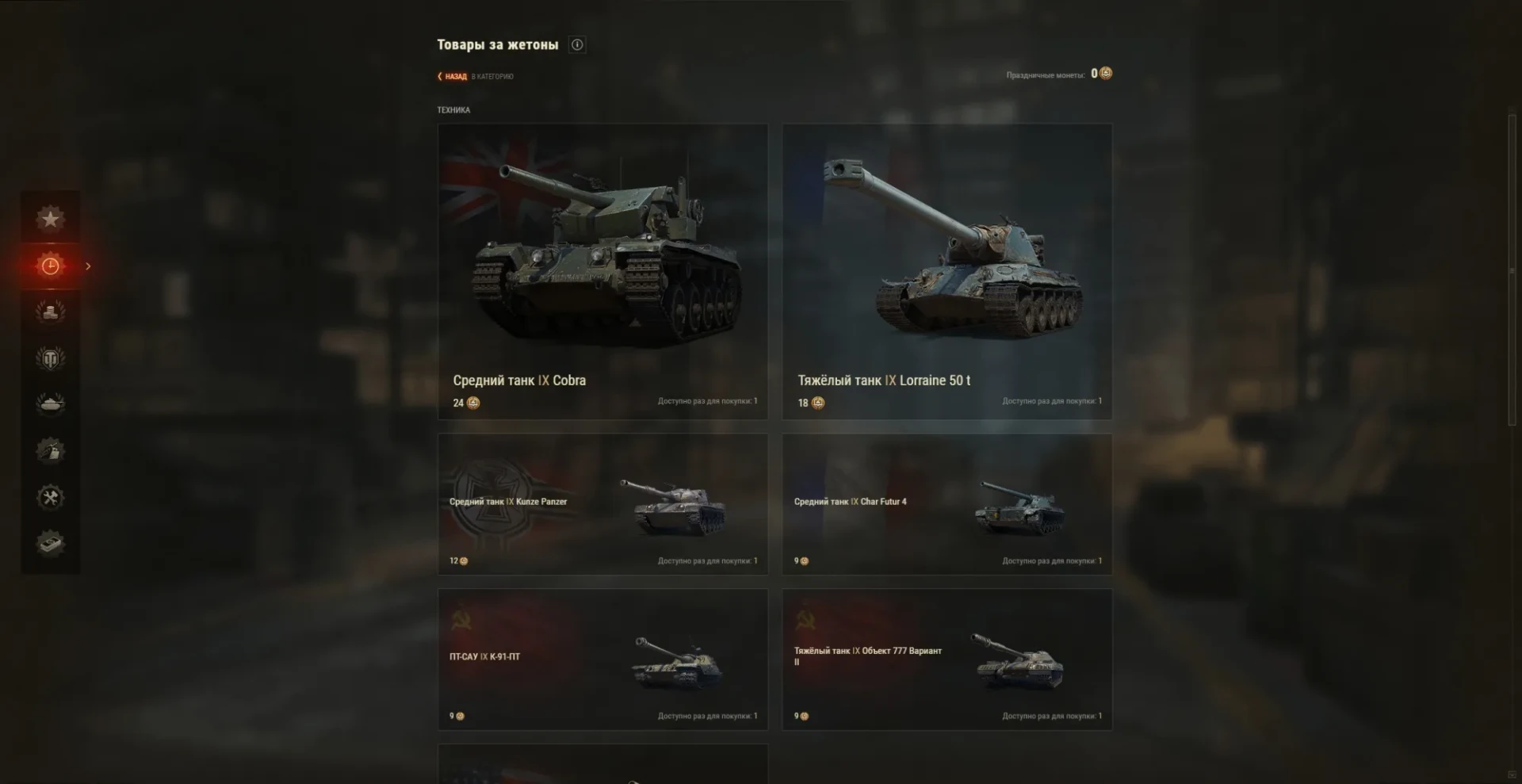Open the info icon beside Товары за жетоны
This screenshot has height=784, width=1522.
577,45
